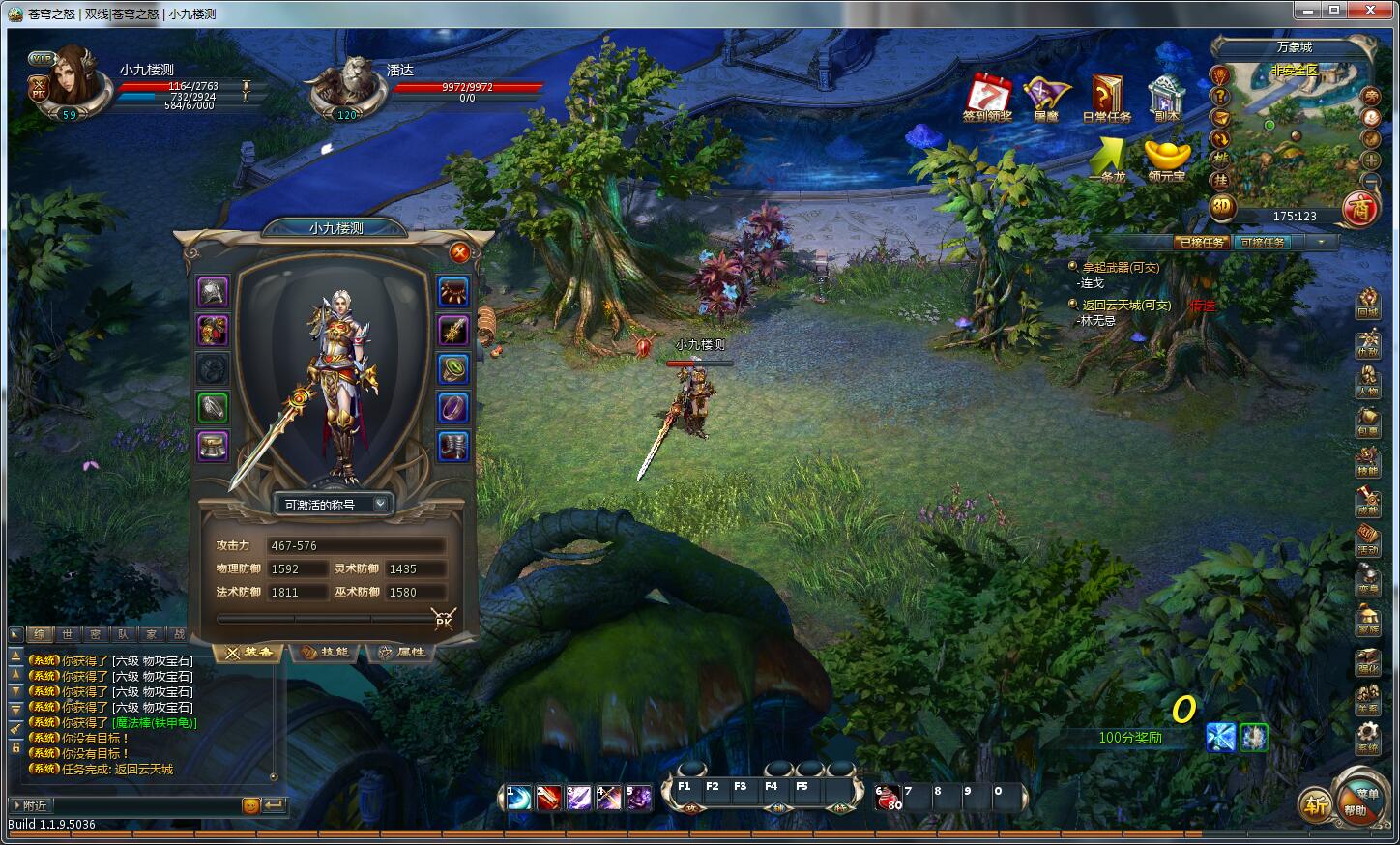The width and height of the screenshot is (1400, 845).
Task: Open the red 商 shop button
Action: tap(1361, 210)
